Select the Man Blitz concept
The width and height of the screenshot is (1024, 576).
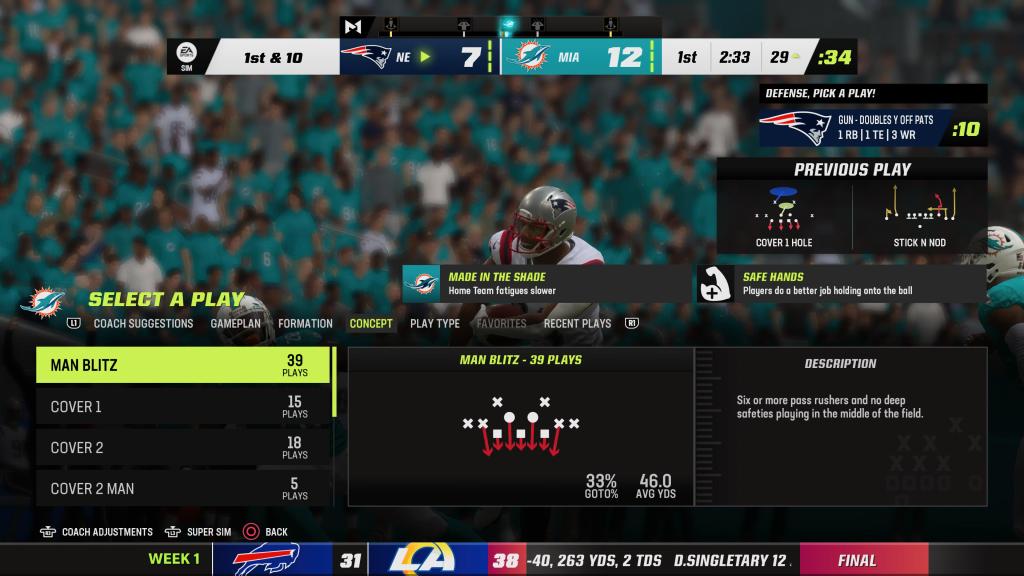(x=184, y=365)
